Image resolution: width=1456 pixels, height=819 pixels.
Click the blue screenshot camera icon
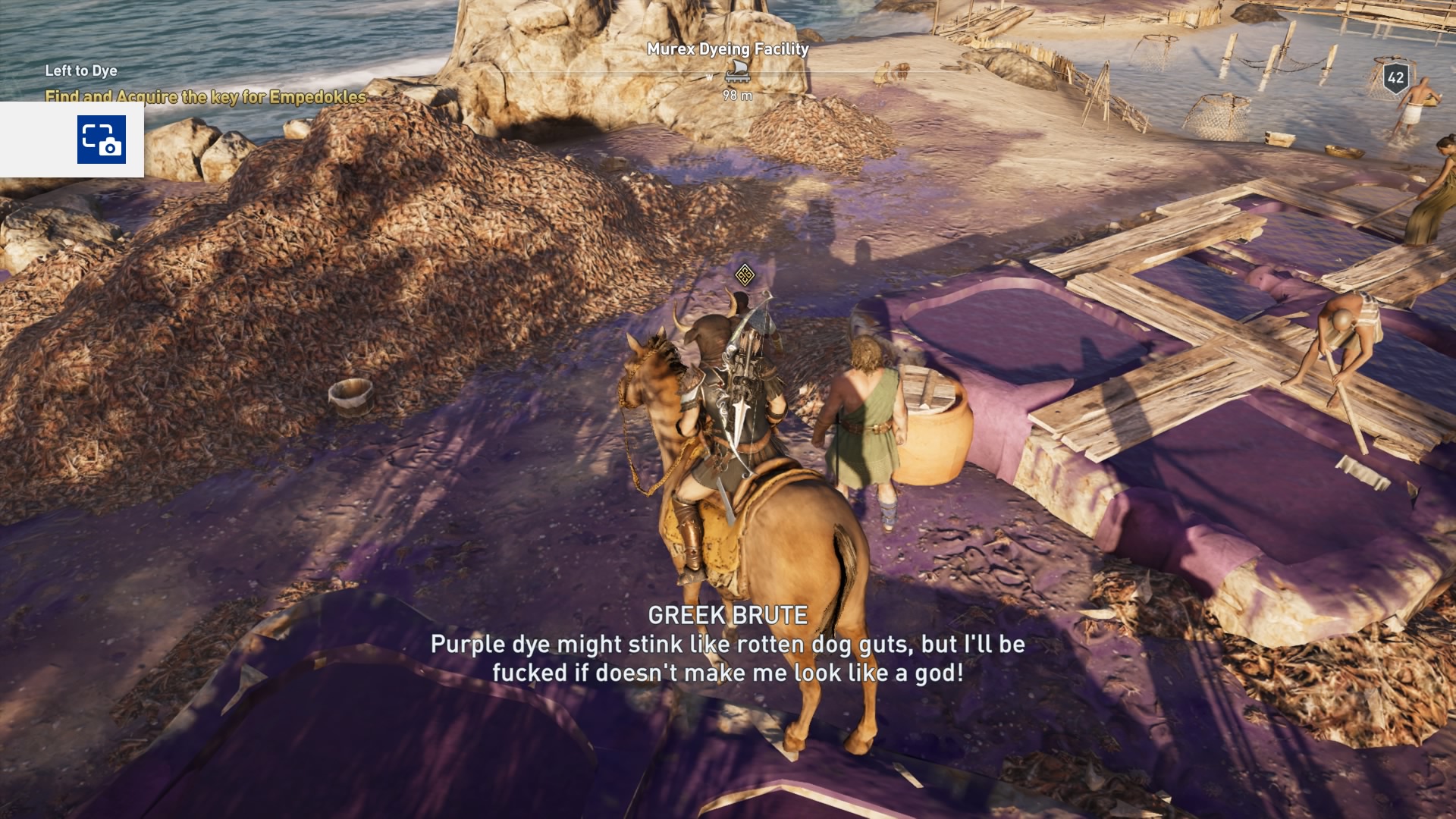[x=102, y=140]
